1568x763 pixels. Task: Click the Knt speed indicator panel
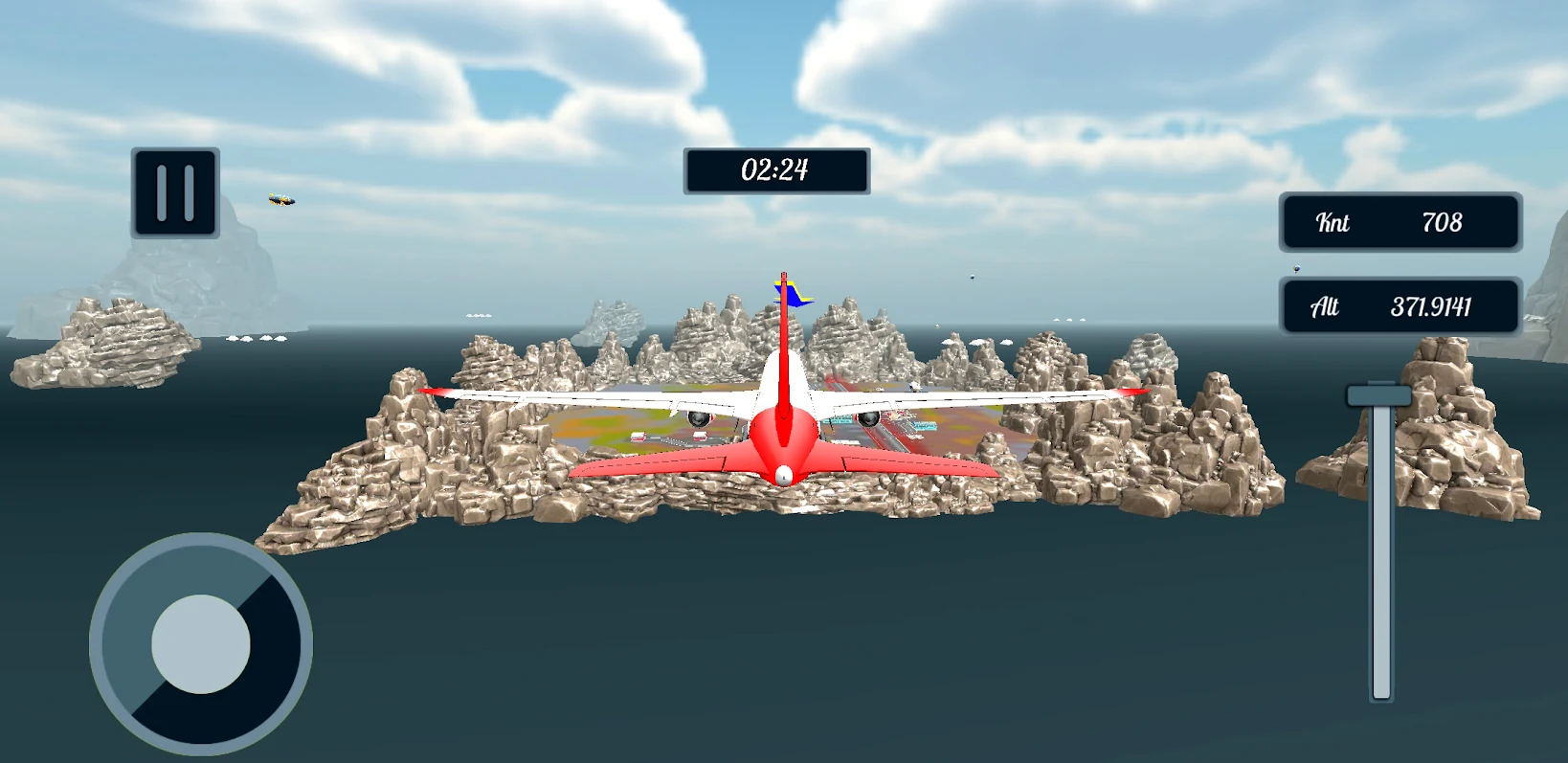tap(1400, 223)
